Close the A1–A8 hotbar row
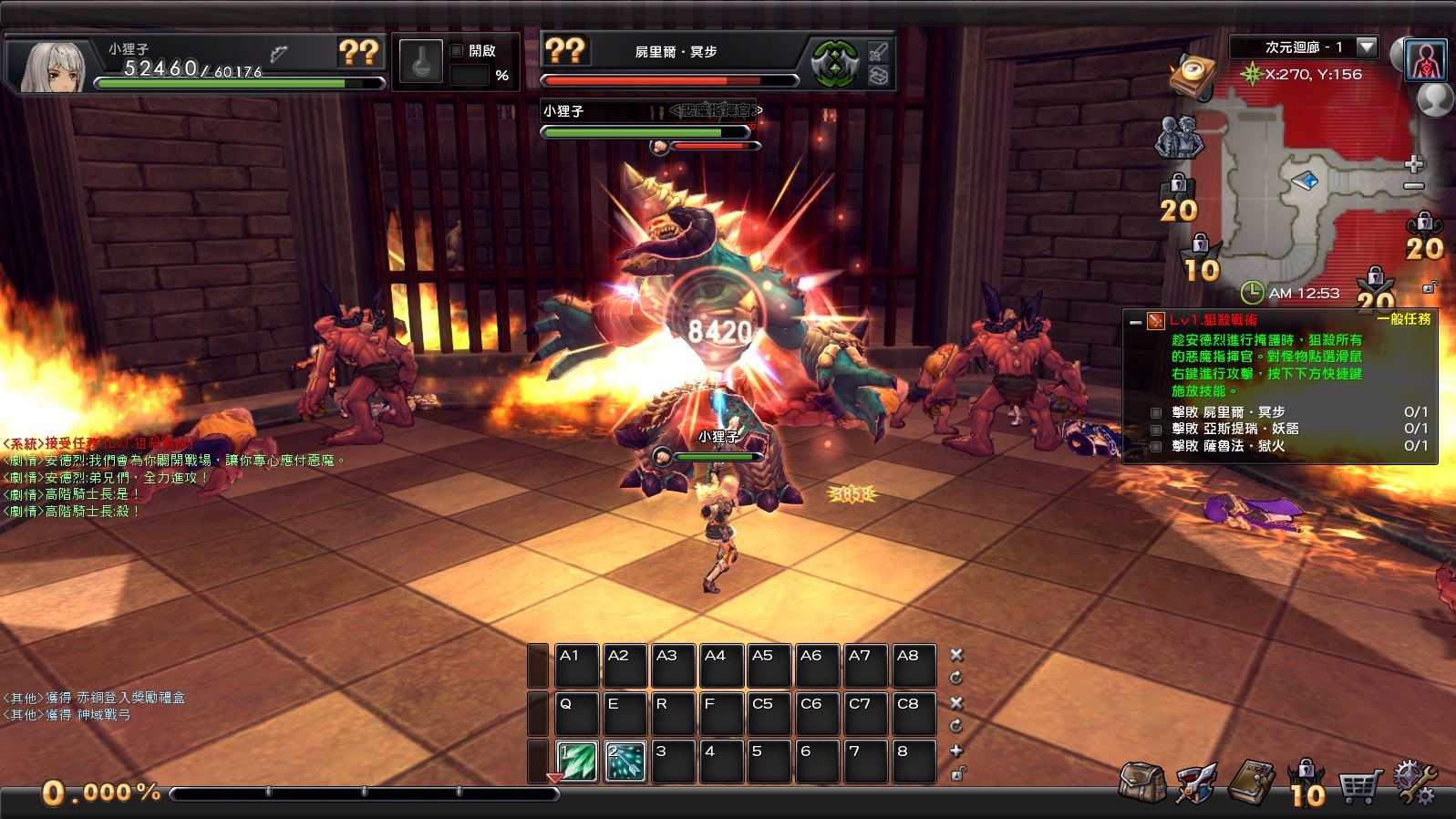1456x819 pixels. [956, 655]
